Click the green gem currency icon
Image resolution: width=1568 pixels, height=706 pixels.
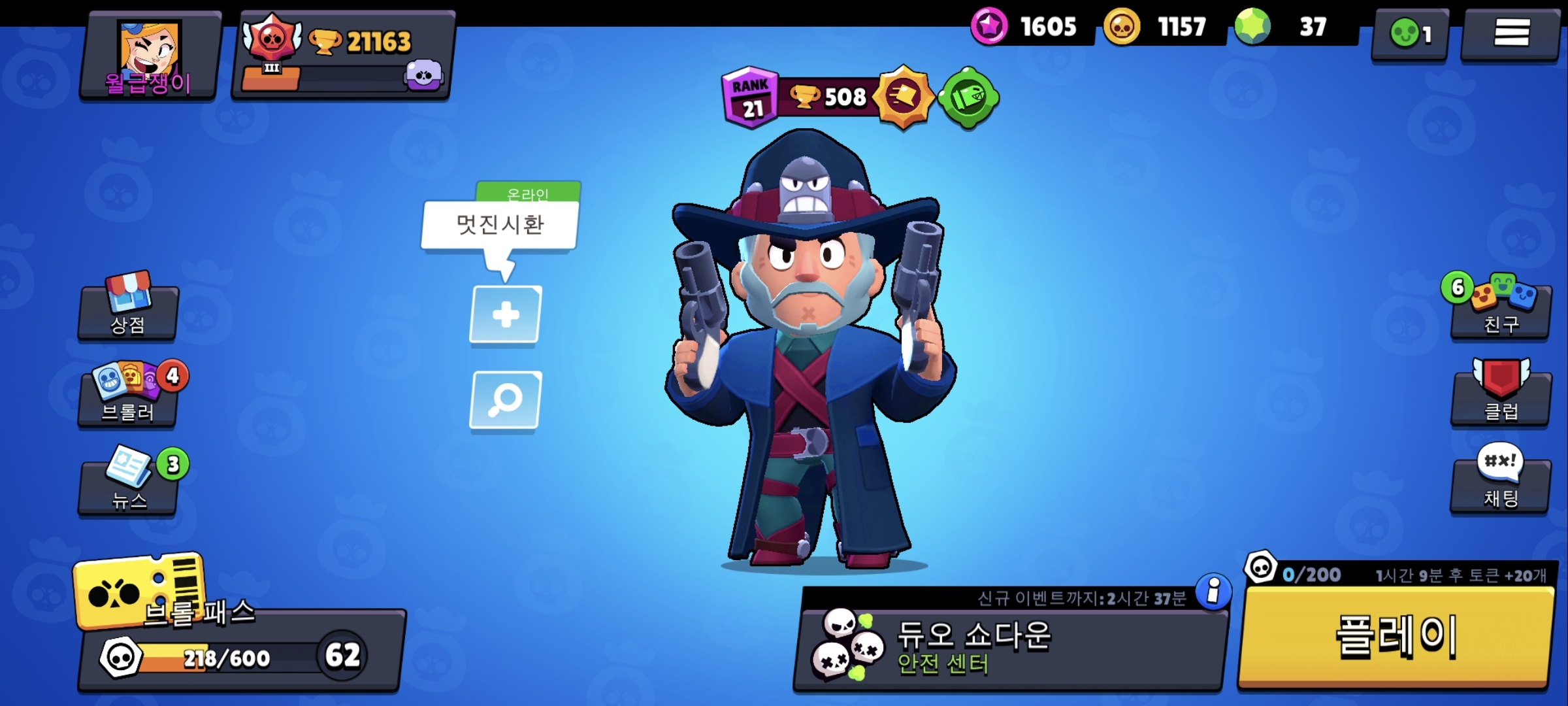coord(1252,27)
